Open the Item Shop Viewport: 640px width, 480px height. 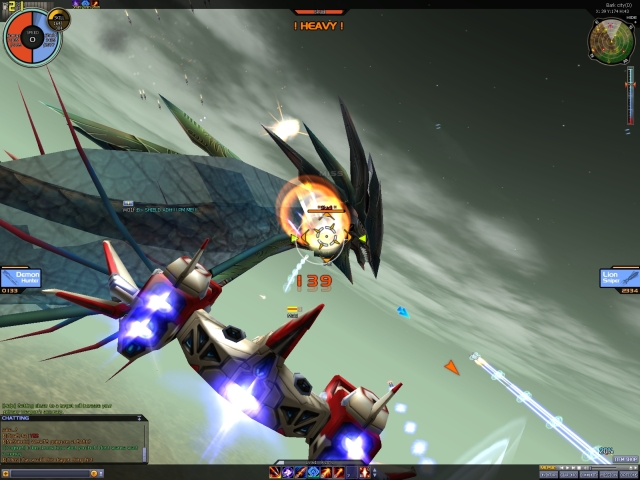click(x=625, y=459)
